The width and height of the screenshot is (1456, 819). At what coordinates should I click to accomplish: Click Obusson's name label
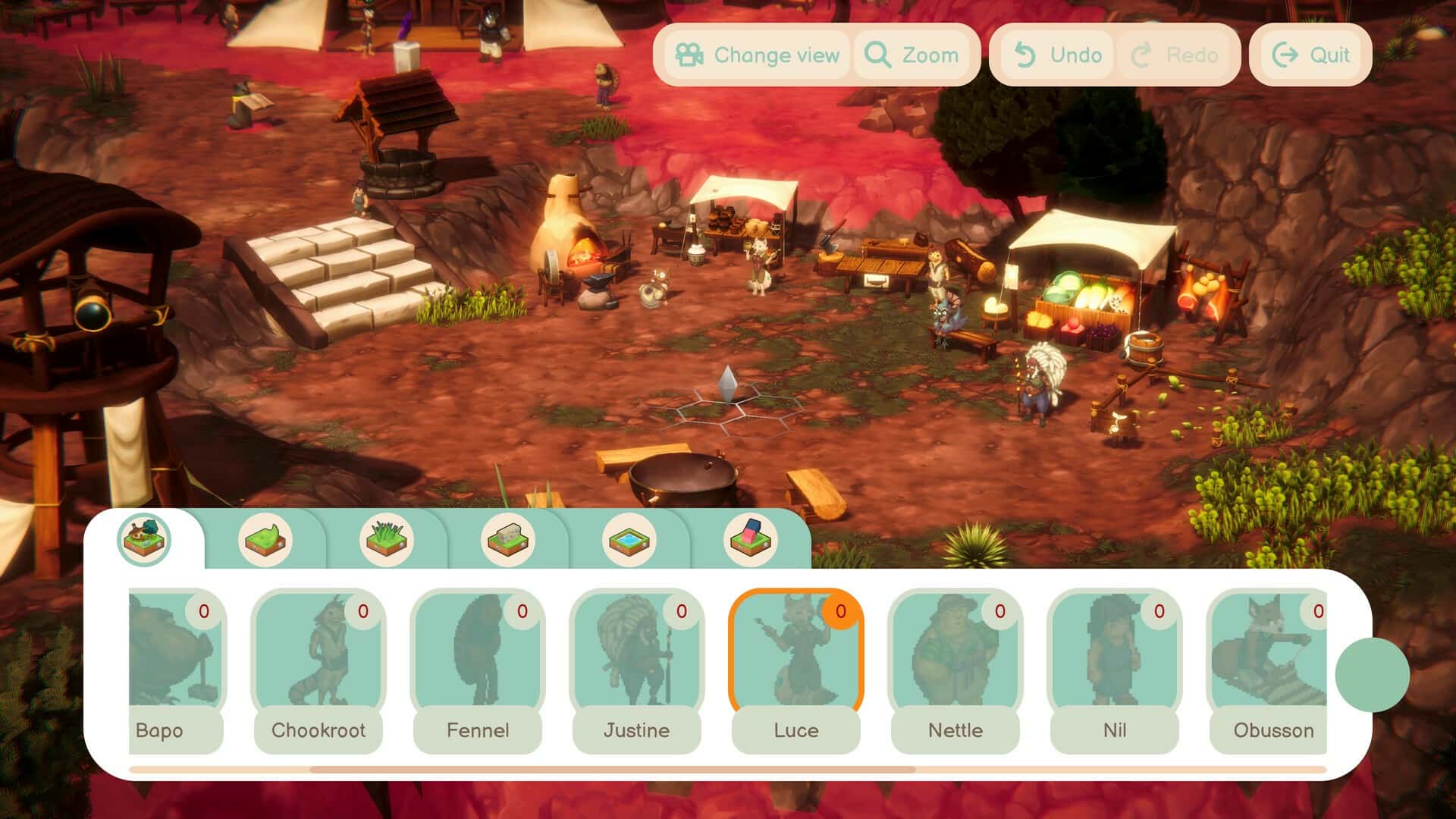pyautogui.click(x=1273, y=731)
